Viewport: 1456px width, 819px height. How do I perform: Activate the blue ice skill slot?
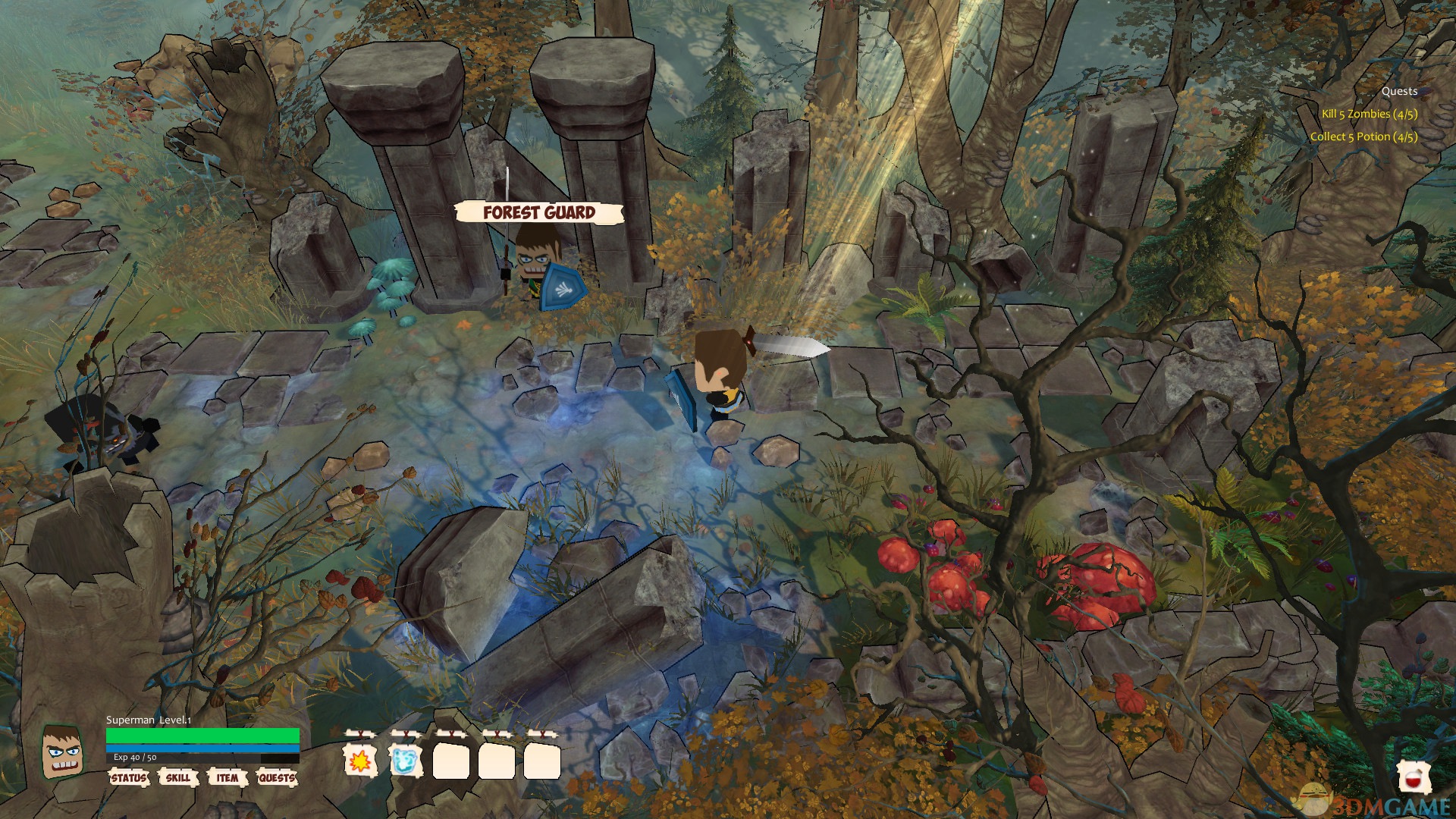tap(406, 760)
